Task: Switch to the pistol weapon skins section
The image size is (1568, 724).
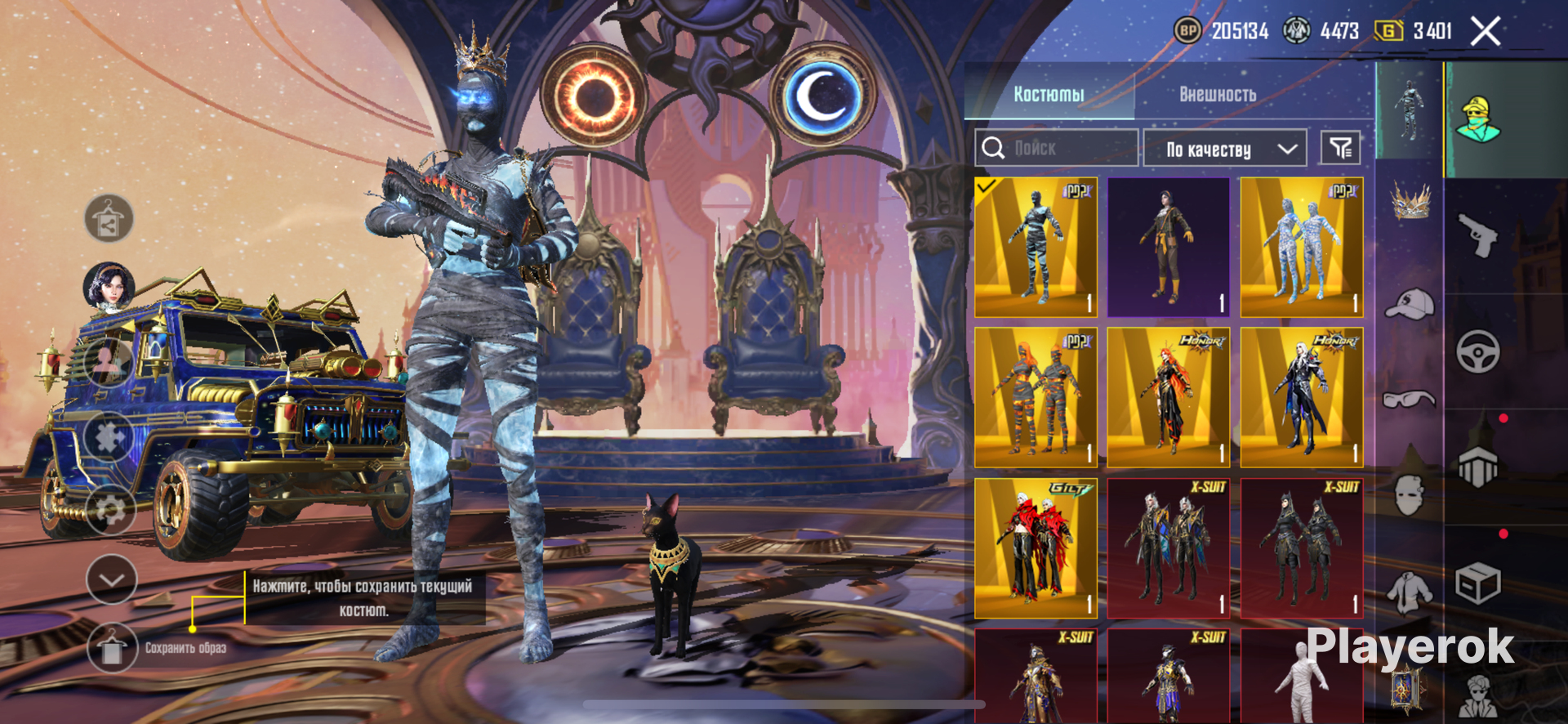Action: pyautogui.click(x=1478, y=235)
